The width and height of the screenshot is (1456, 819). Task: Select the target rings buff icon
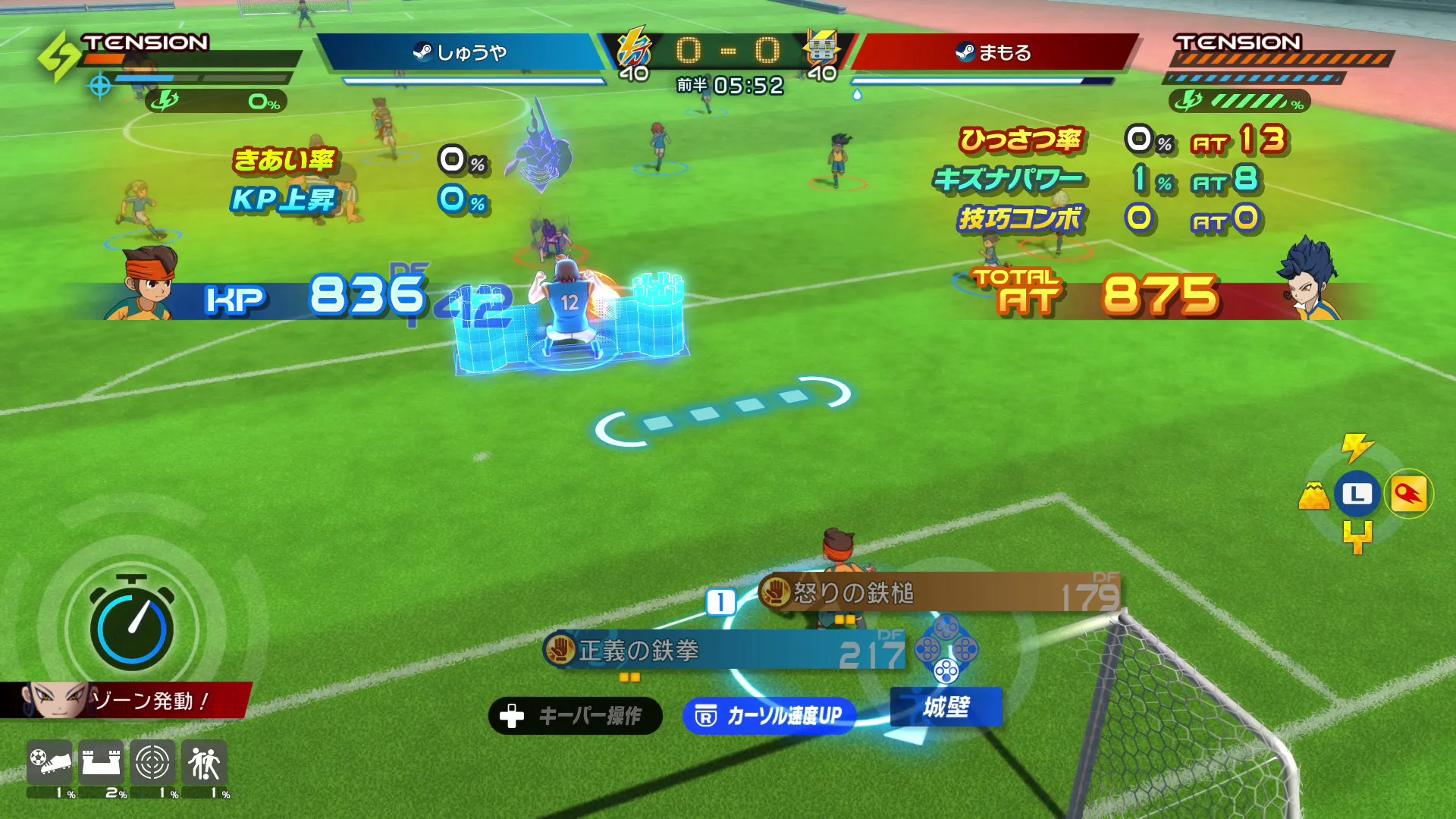coord(152,762)
